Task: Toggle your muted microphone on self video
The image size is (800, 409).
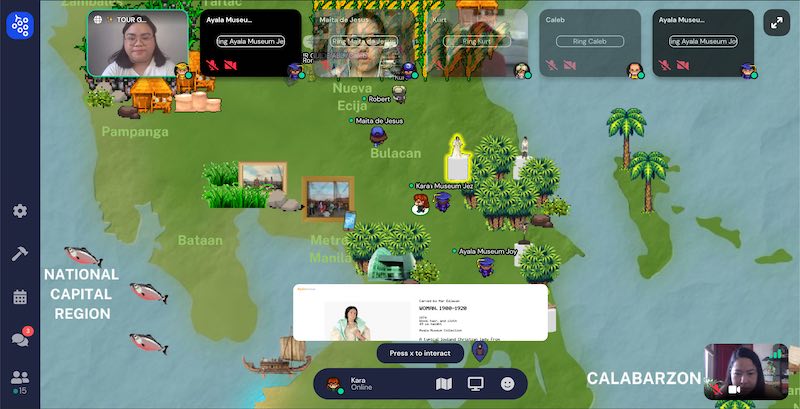Action: click(x=716, y=388)
